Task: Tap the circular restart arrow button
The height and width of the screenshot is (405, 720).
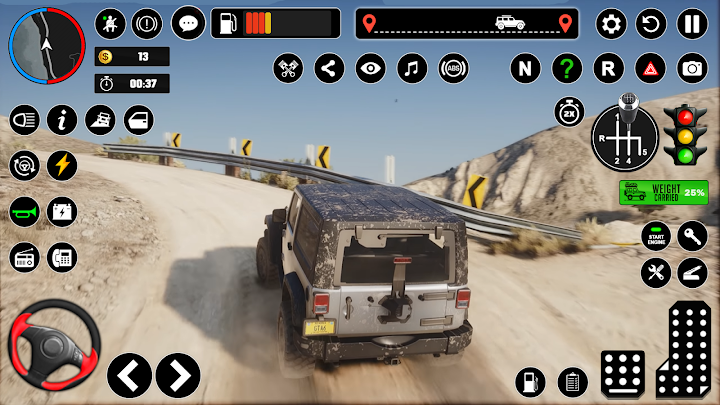Action: (x=651, y=23)
